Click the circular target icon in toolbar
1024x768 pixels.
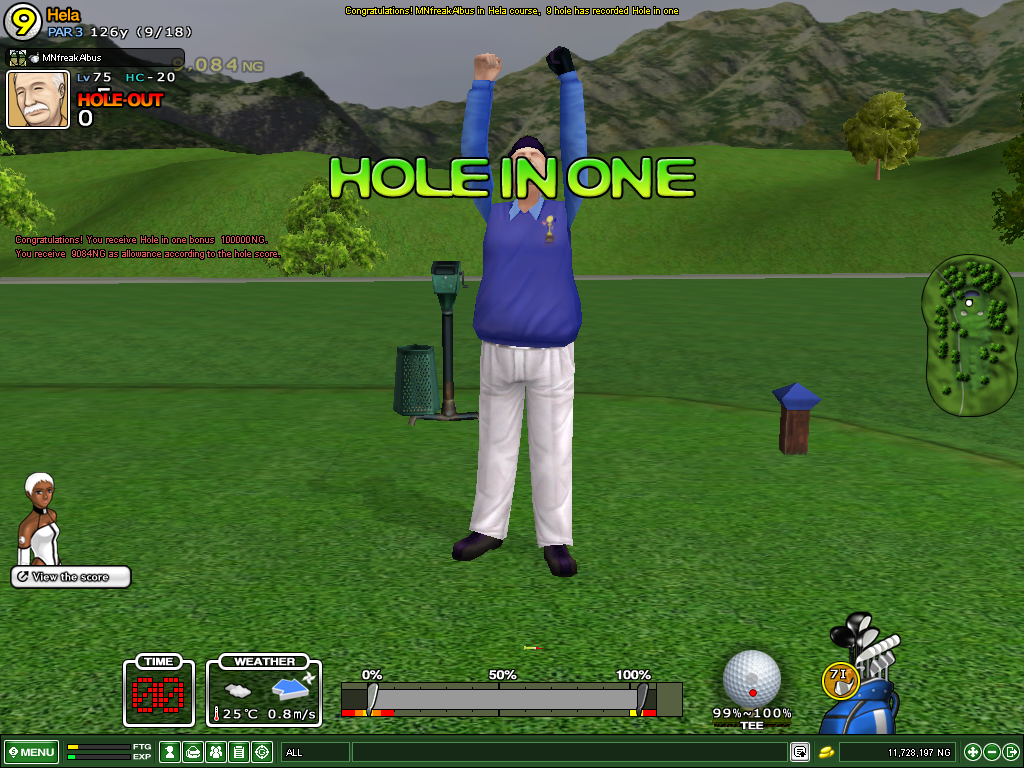point(262,752)
